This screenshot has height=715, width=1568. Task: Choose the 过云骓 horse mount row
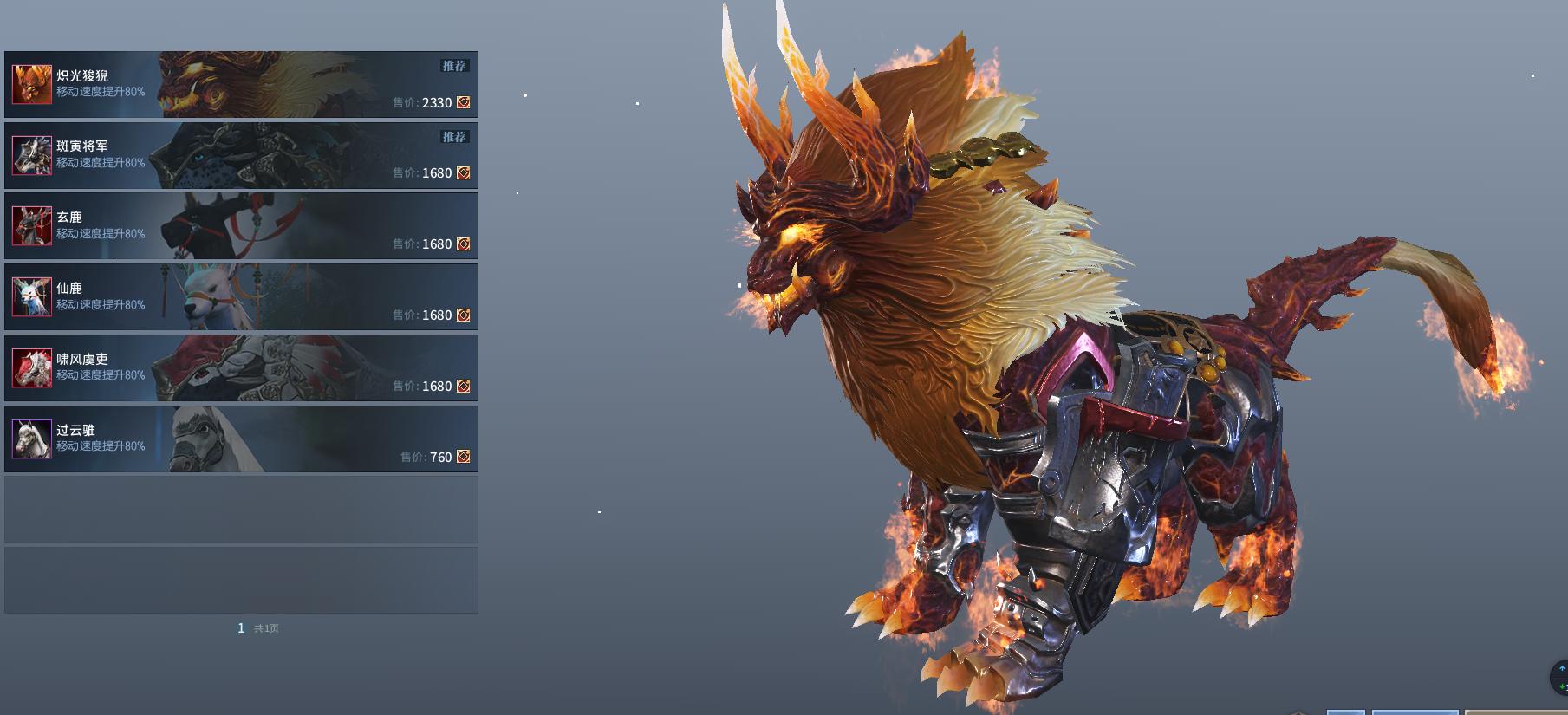click(x=241, y=439)
